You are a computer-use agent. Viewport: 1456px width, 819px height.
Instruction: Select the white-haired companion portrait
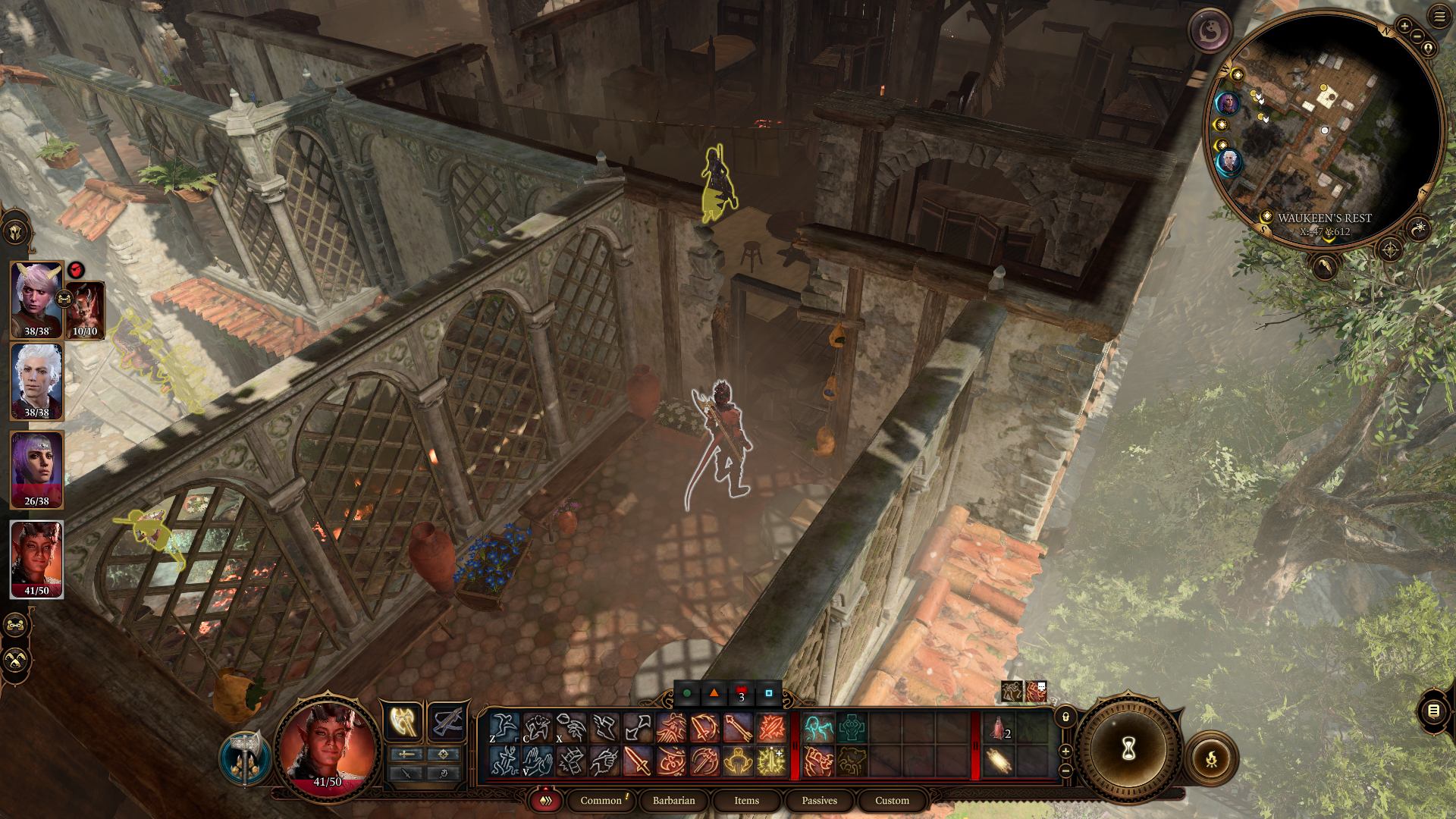(x=36, y=381)
